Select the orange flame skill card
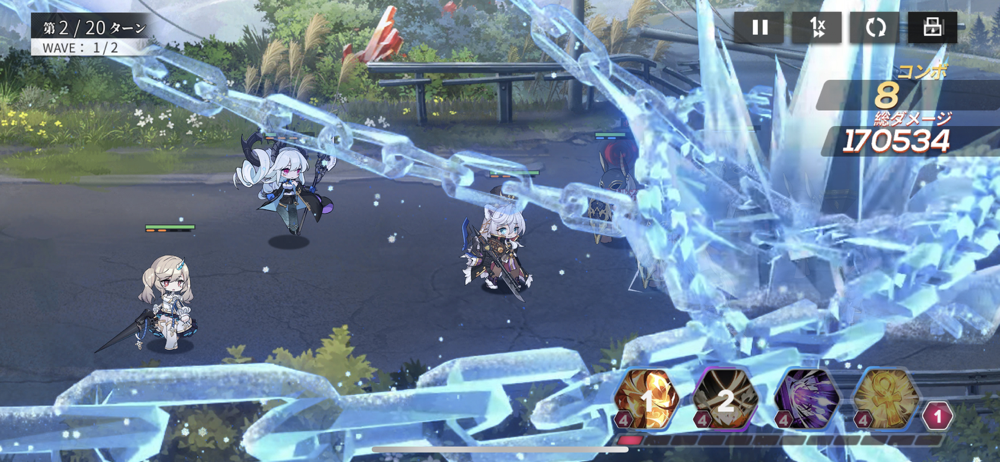This screenshot has height=462, width=1000. (647, 400)
